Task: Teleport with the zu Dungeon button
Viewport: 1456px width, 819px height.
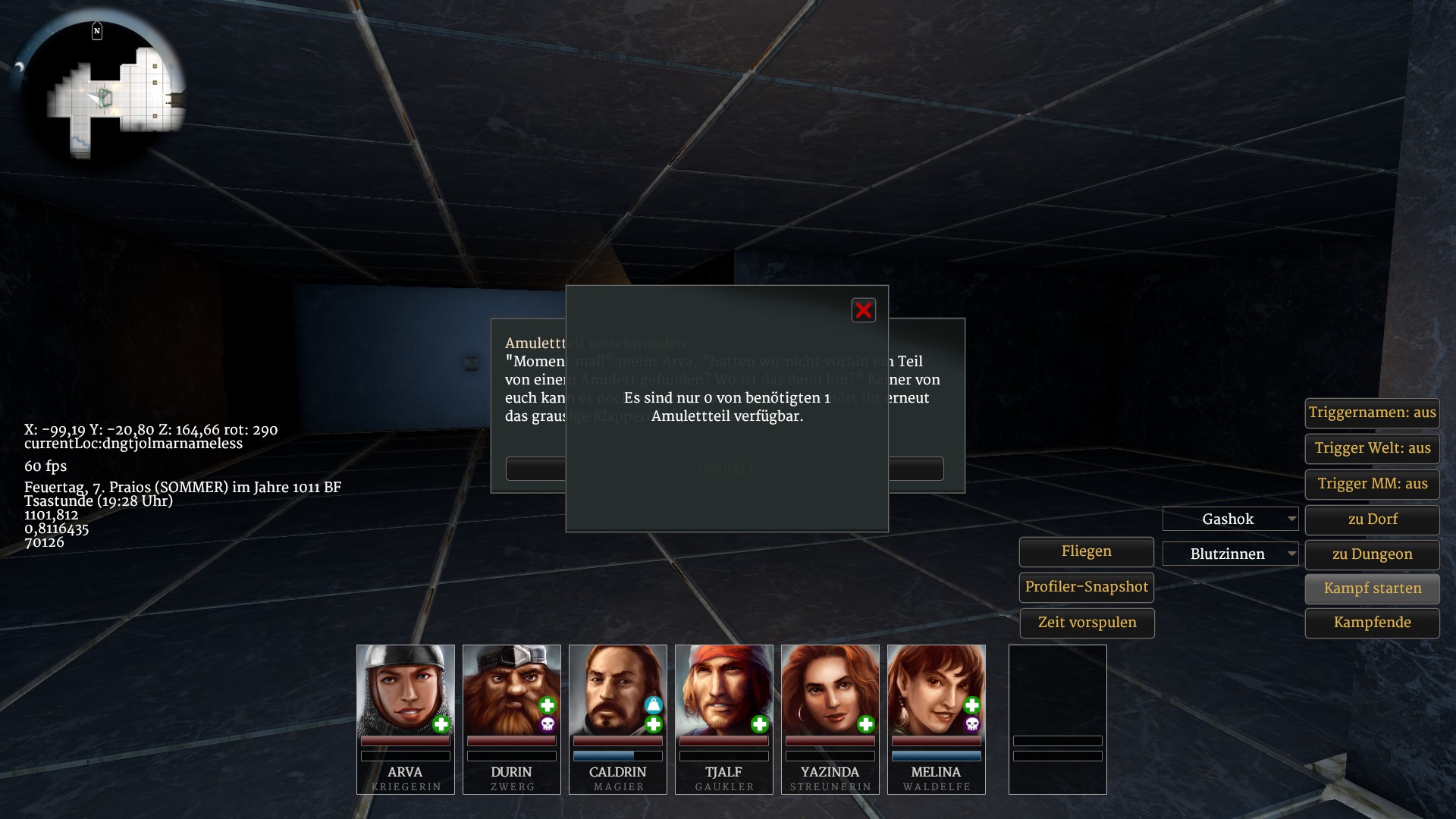Action: (1372, 554)
